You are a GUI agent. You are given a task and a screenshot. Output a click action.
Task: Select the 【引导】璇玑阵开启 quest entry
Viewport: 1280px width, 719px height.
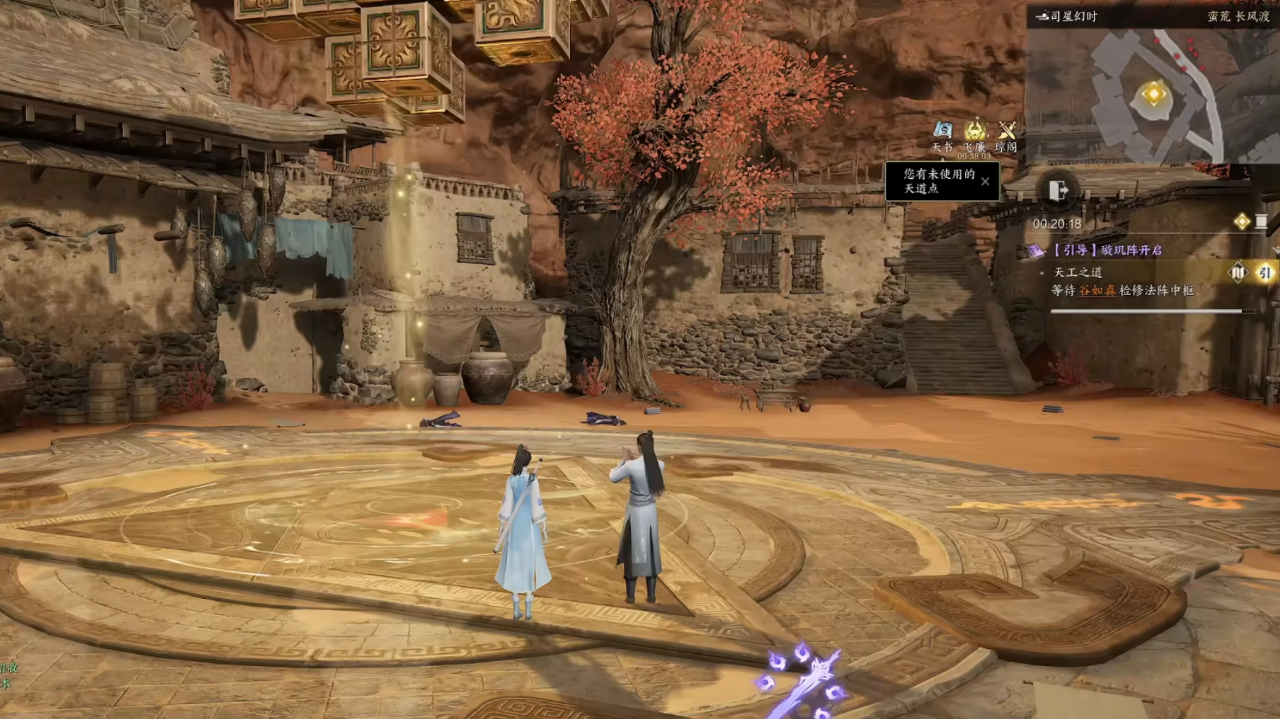click(1105, 250)
